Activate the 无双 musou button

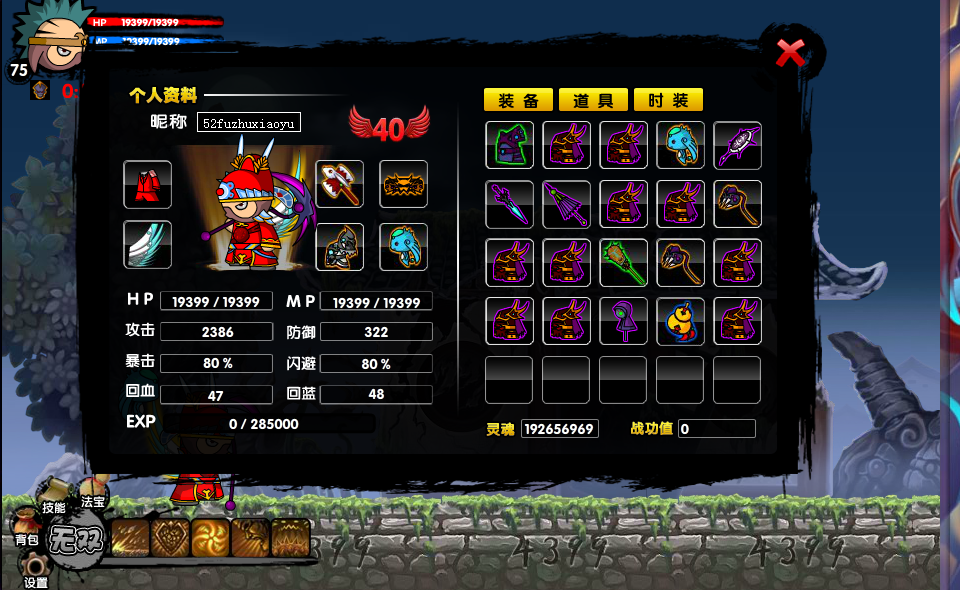pyautogui.click(x=75, y=543)
